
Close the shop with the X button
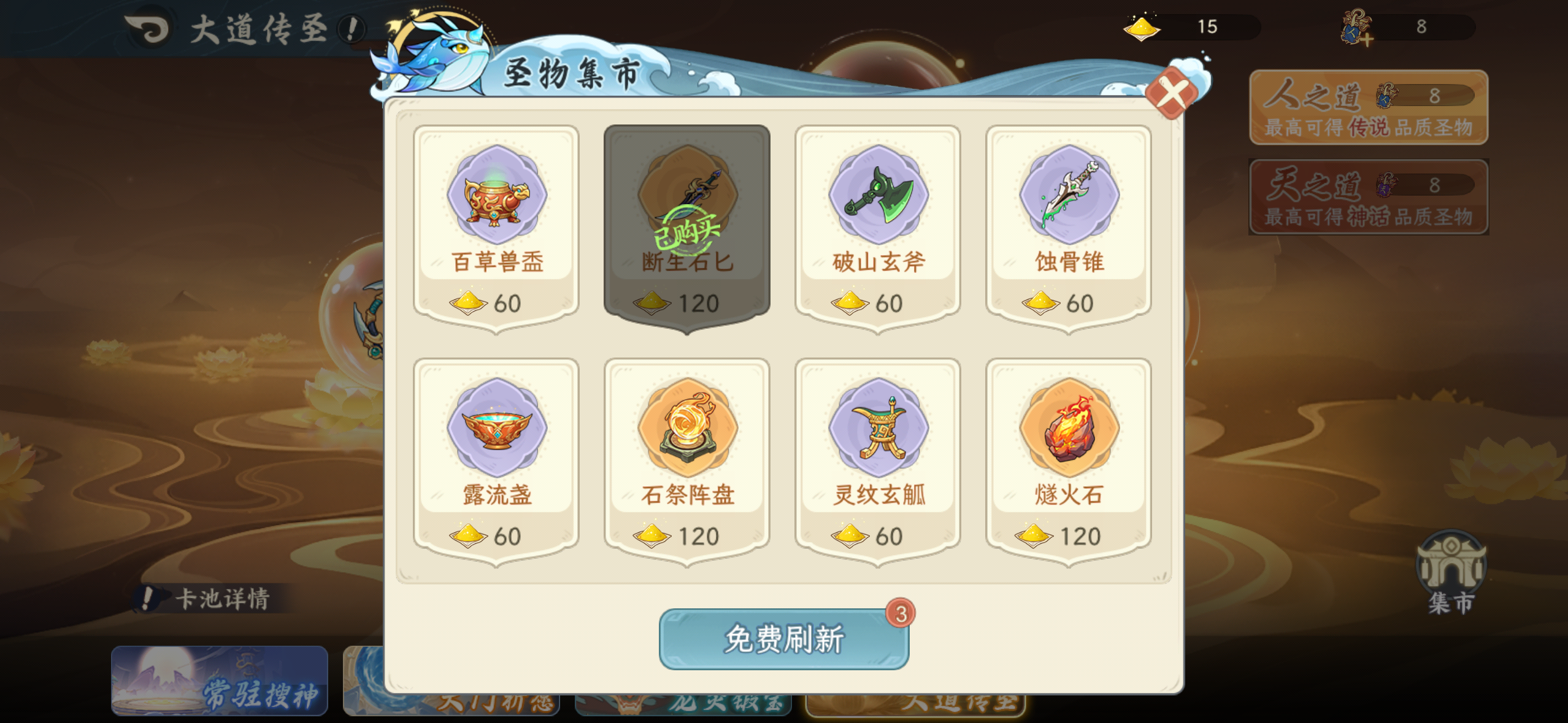(1172, 93)
